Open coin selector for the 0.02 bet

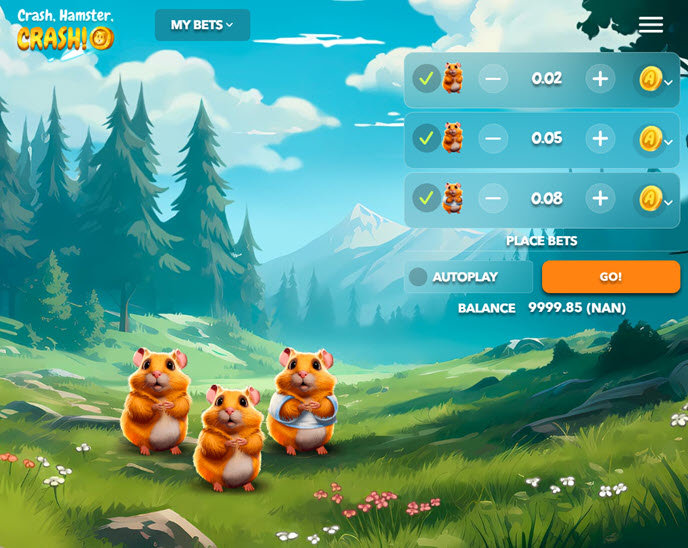pos(655,80)
